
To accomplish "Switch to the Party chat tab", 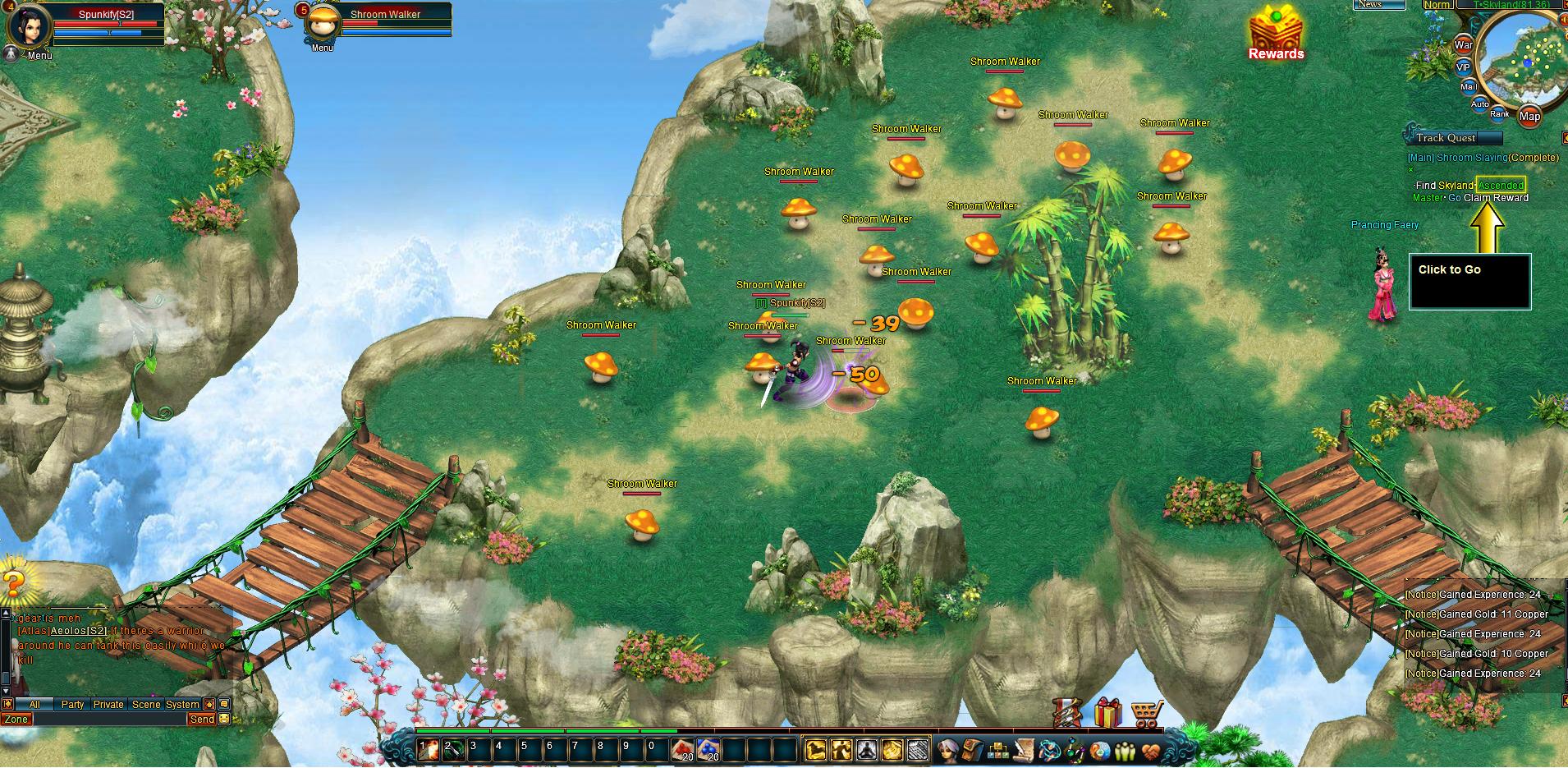I will coord(73,705).
